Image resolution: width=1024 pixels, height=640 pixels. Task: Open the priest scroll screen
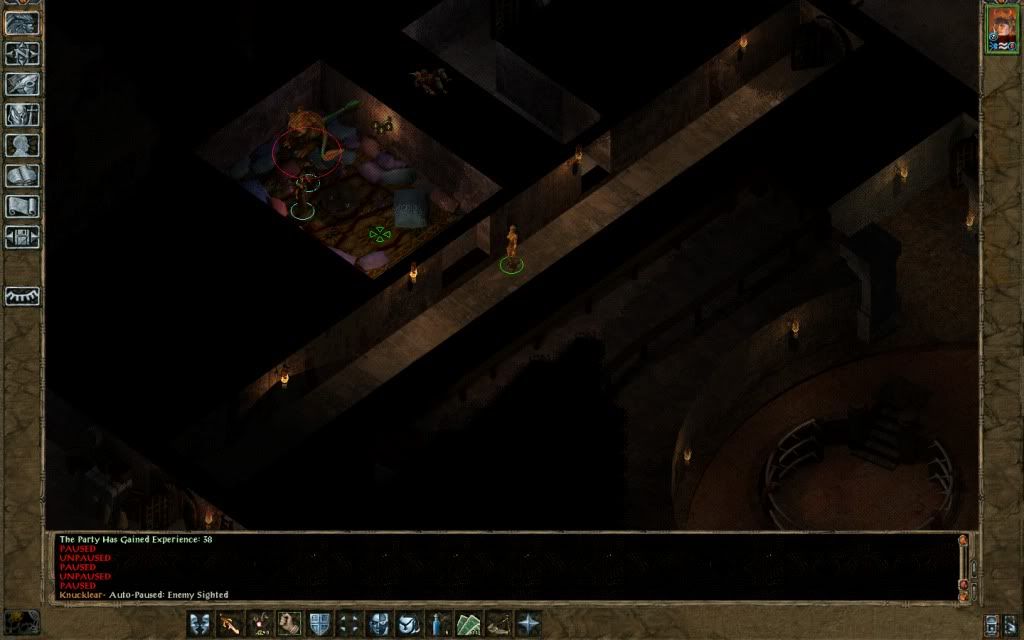22,207
